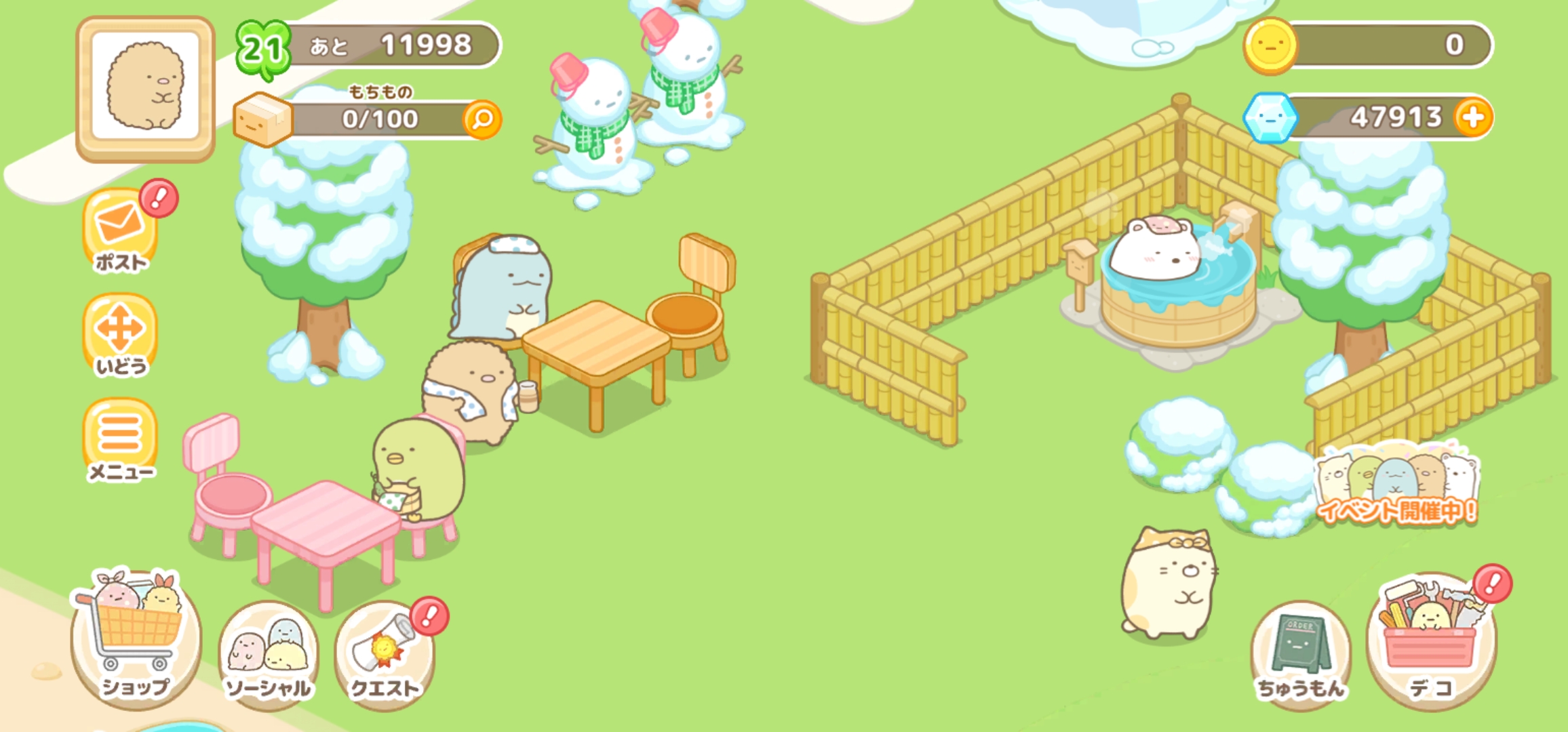1568x732 pixels.
Task: Open the クエスト quest list
Action: point(385,652)
